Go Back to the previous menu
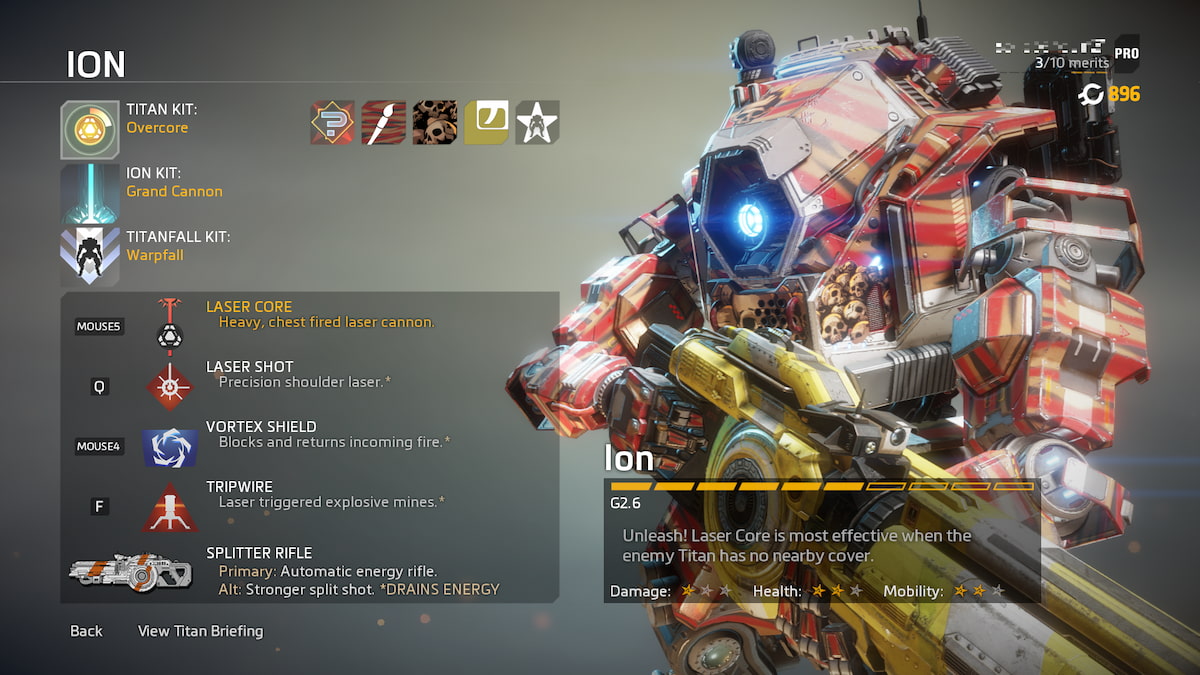This screenshot has width=1200, height=675. coord(86,631)
